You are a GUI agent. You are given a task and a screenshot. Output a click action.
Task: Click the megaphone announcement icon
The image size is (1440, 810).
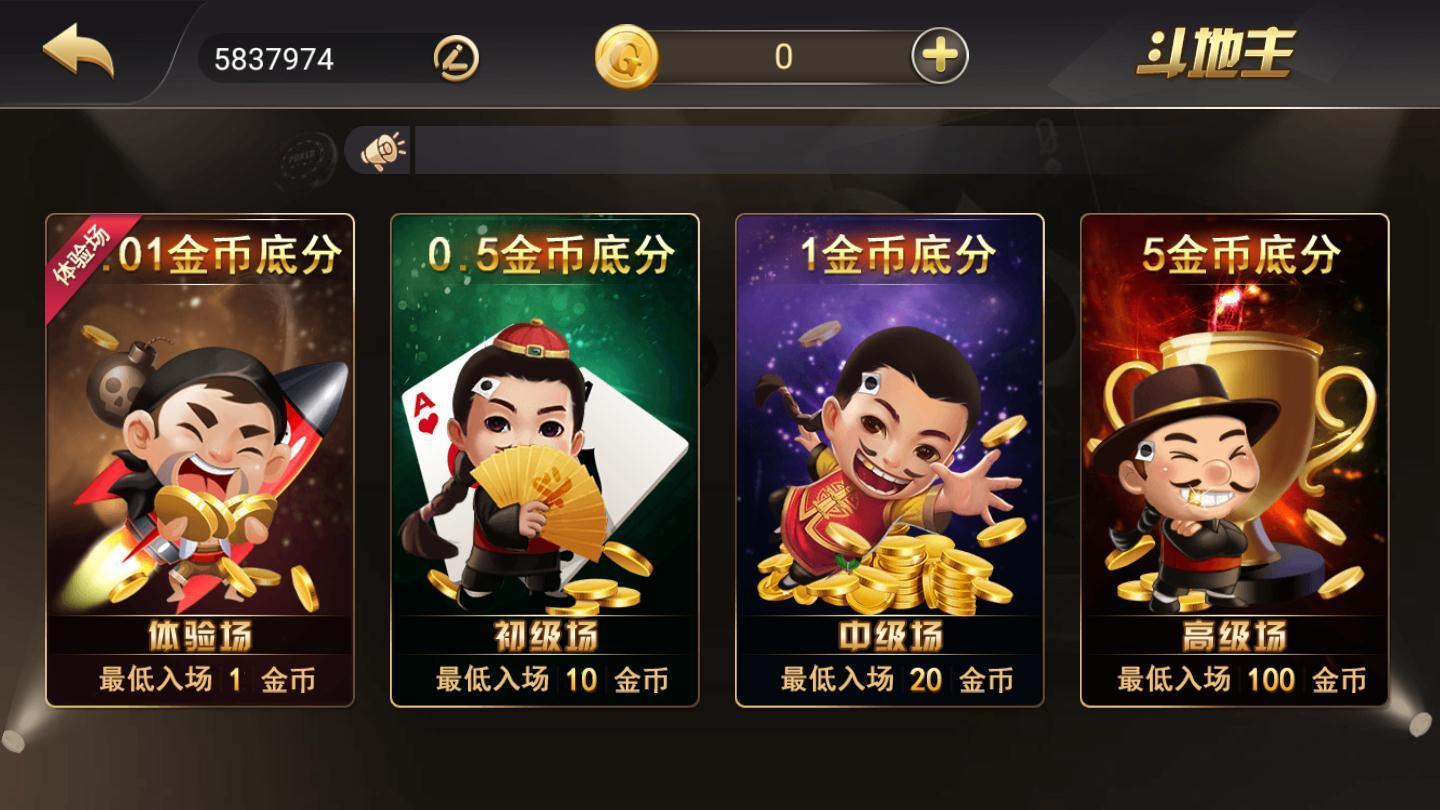[382, 149]
